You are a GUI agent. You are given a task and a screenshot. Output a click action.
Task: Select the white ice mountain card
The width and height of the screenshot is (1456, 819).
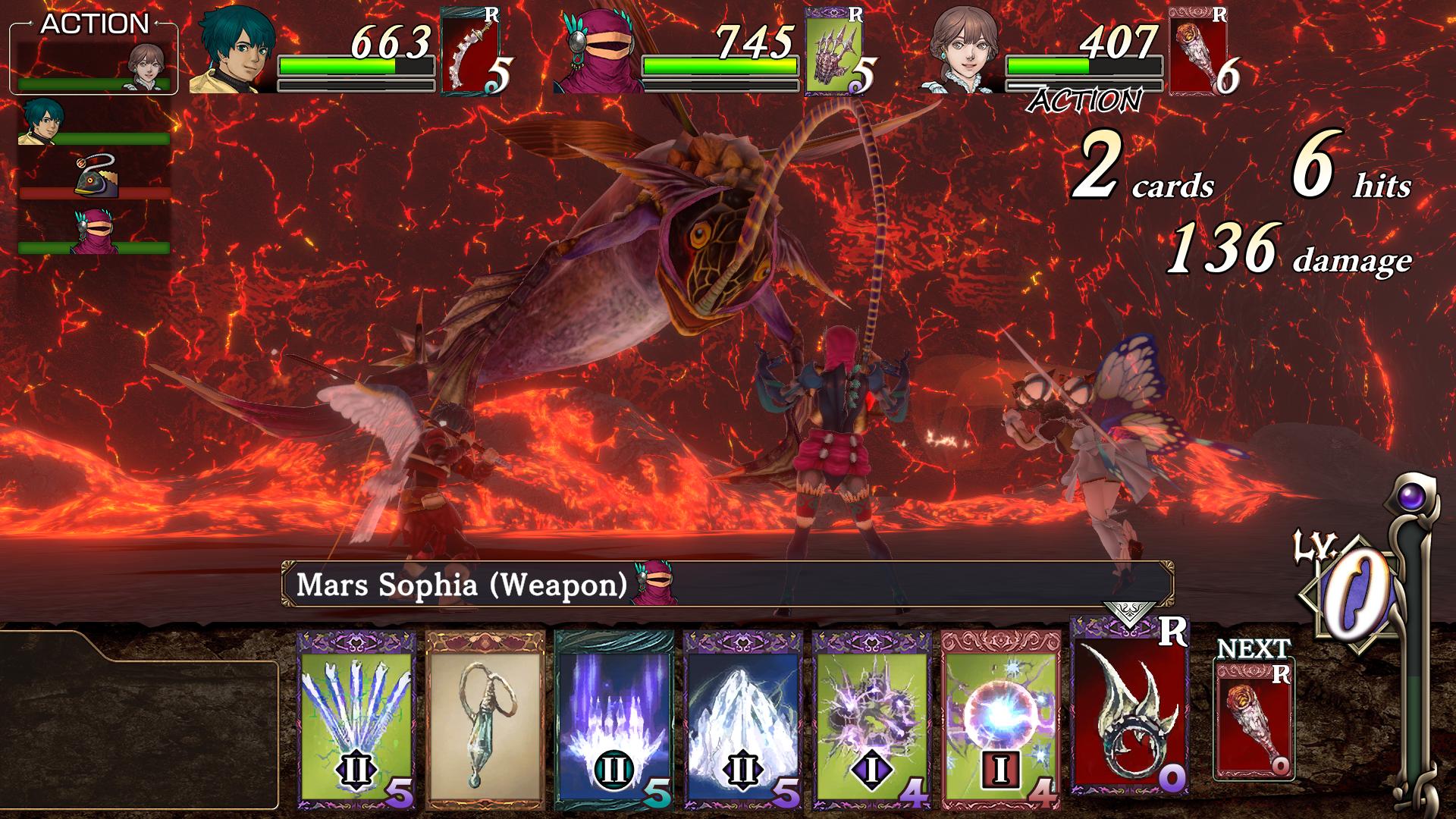pyautogui.click(x=742, y=718)
